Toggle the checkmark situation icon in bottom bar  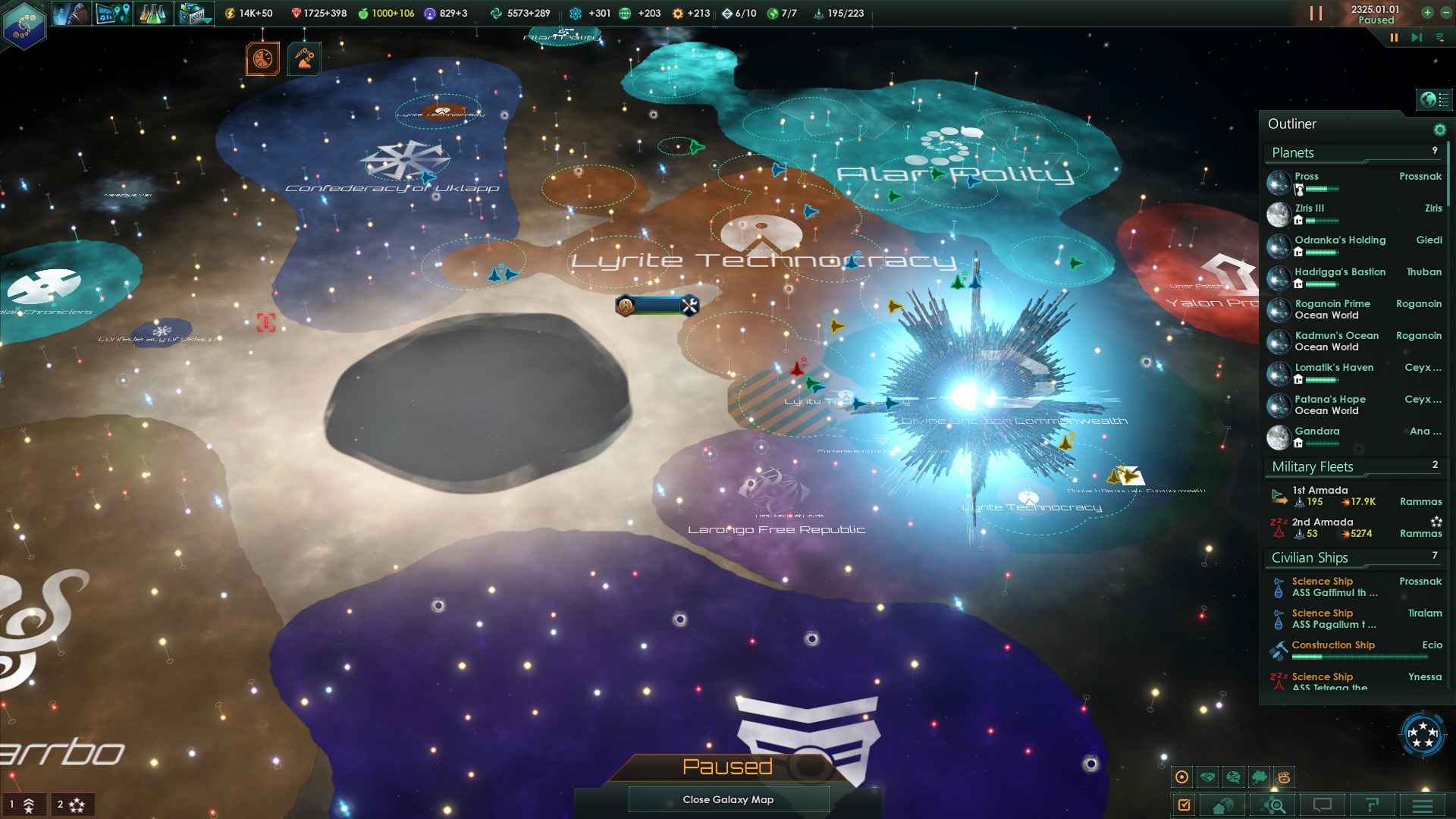1185,805
